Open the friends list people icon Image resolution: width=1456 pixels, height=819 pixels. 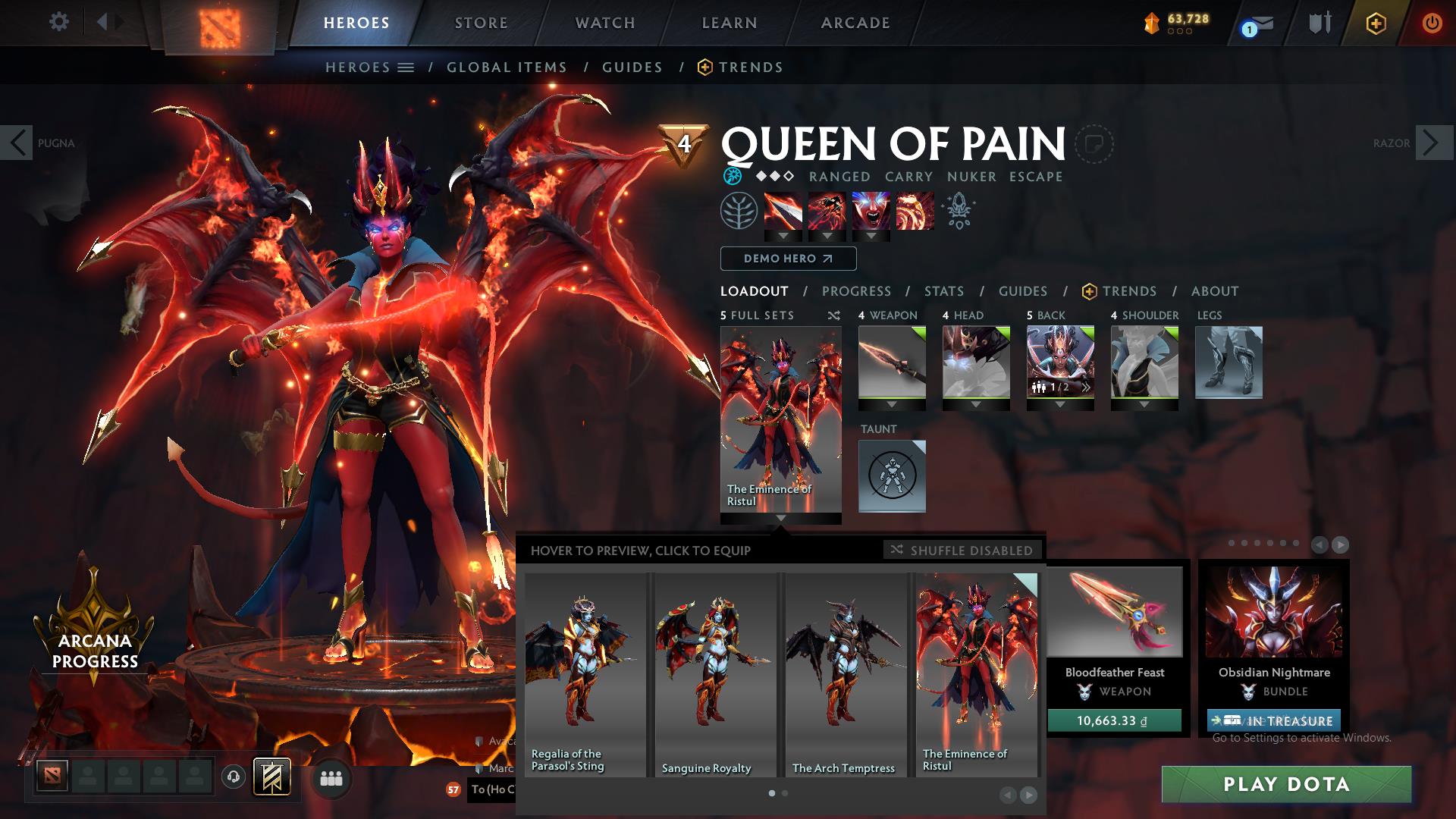pyautogui.click(x=330, y=779)
